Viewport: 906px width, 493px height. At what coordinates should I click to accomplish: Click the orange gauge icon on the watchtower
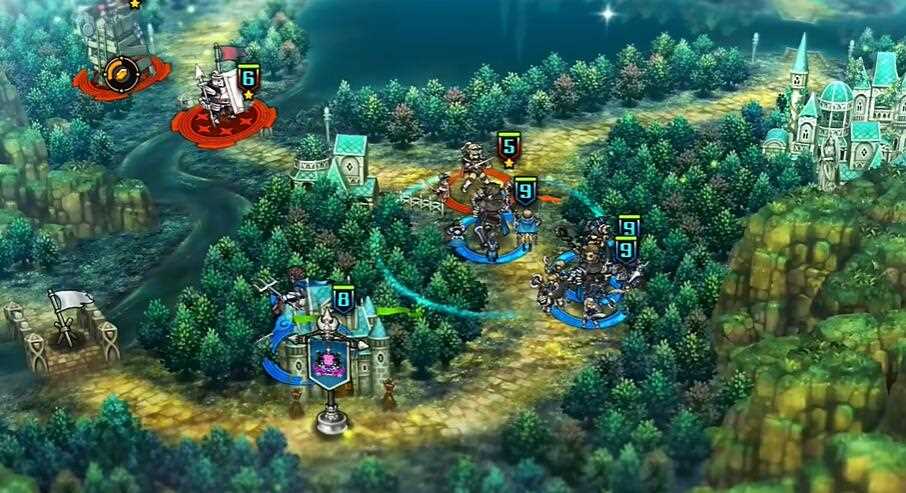(x=117, y=70)
